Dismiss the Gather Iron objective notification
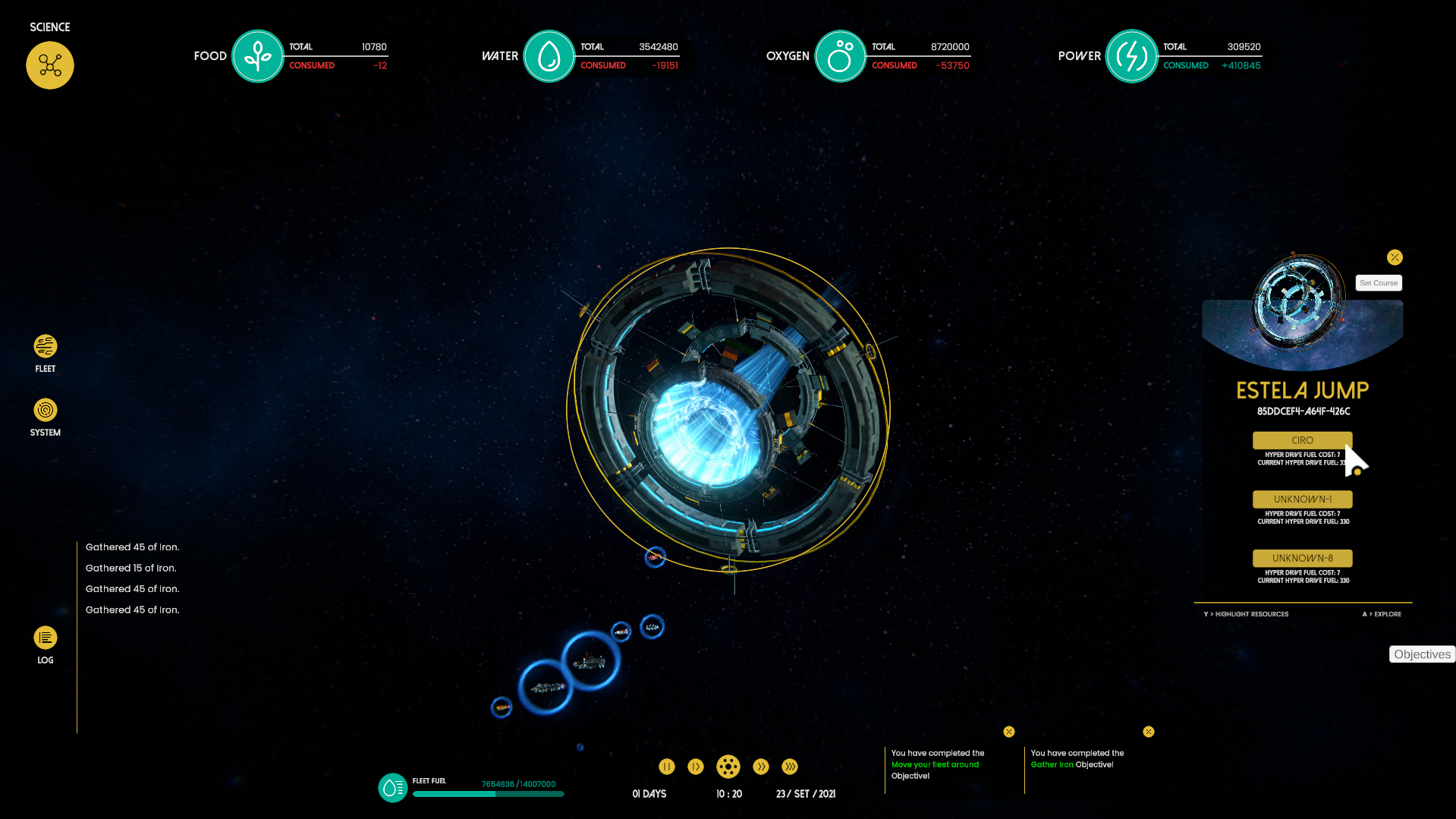 point(1149,732)
